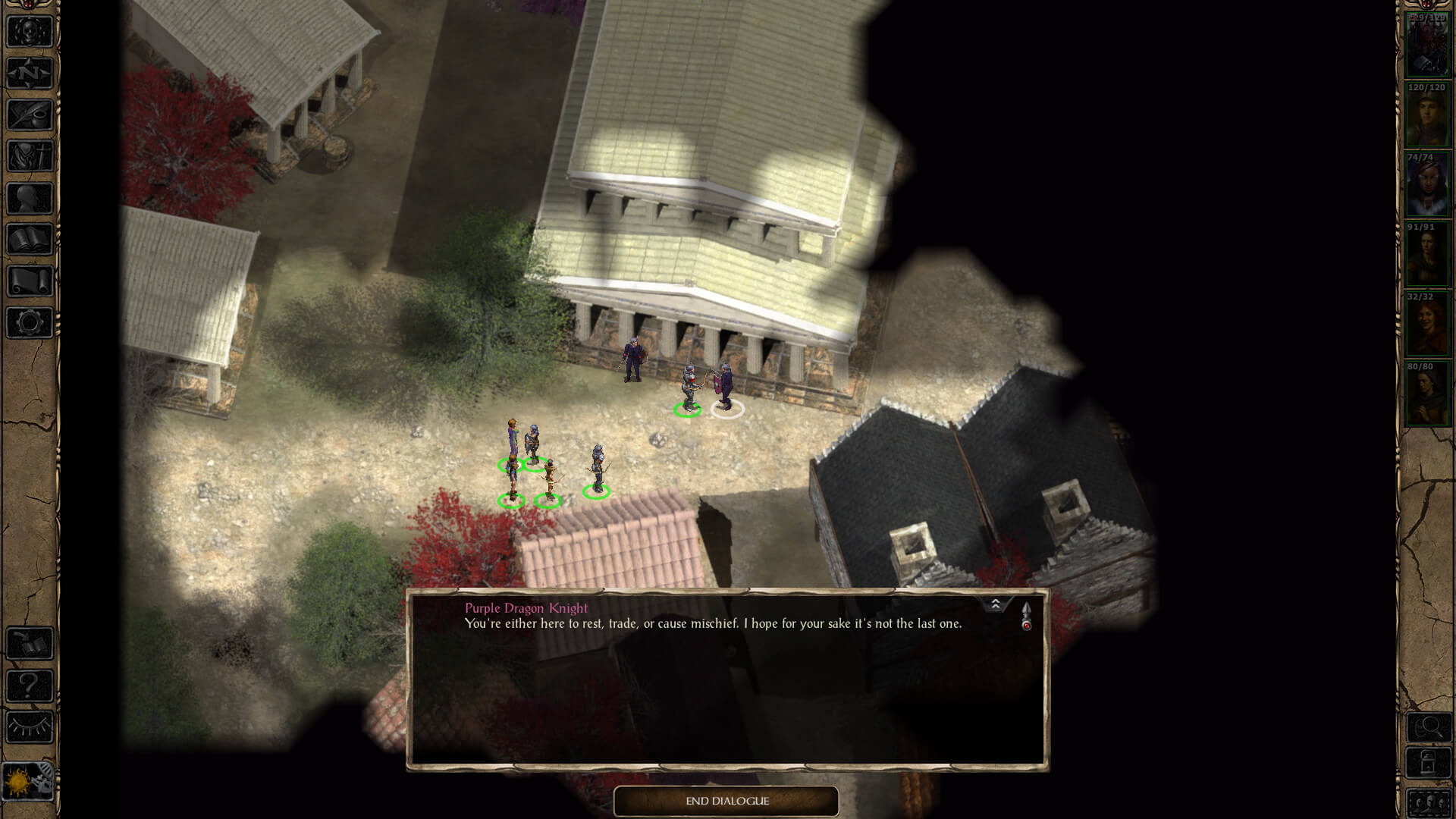Click the closed eye icon

click(30, 727)
